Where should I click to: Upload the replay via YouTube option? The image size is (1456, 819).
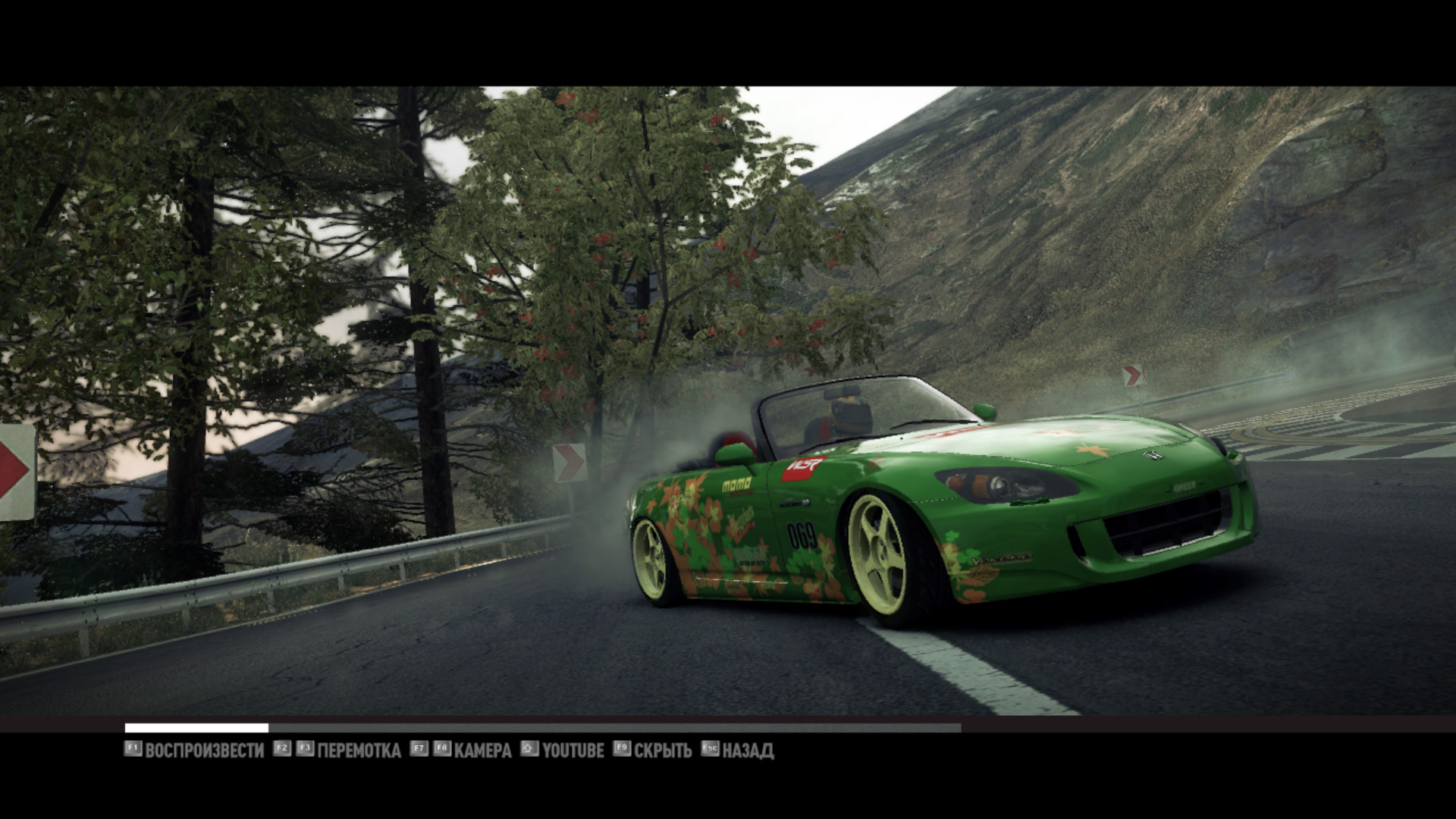coord(573,751)
